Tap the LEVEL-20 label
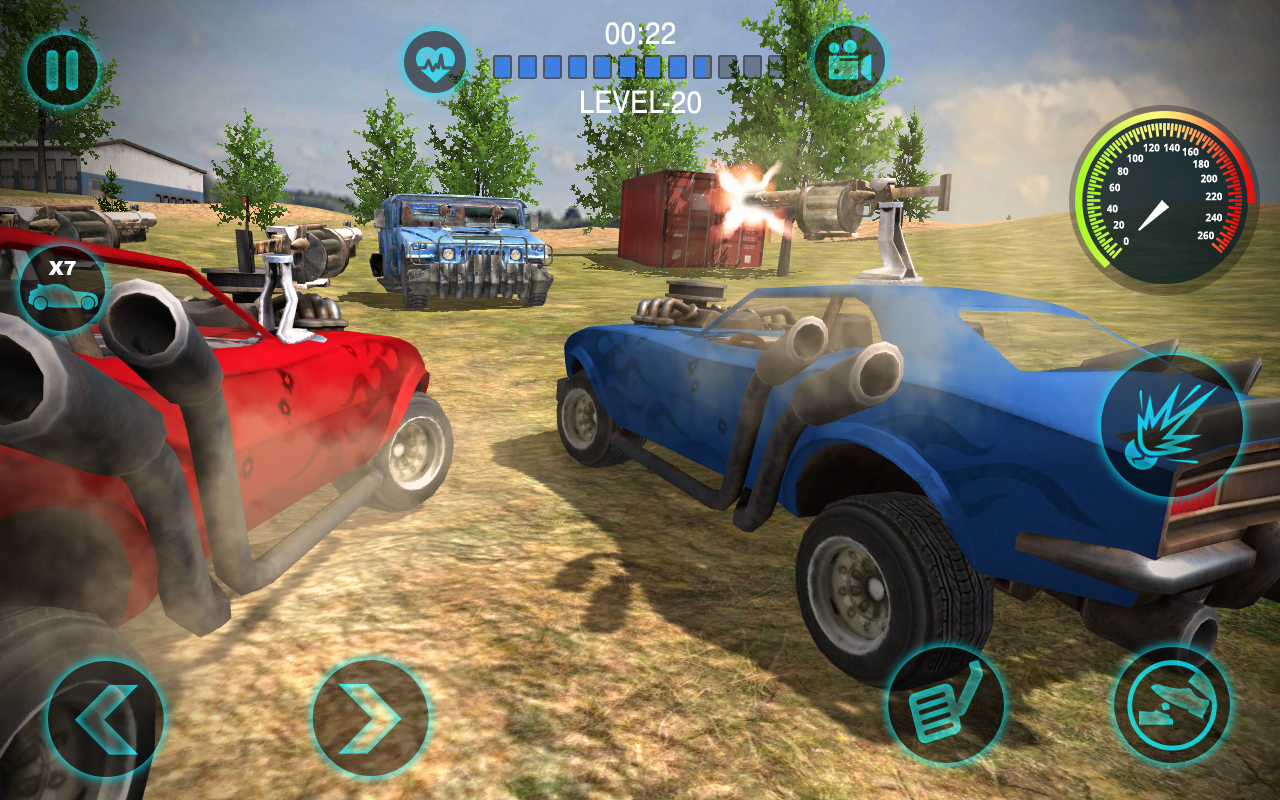 [x=640, y=100]
